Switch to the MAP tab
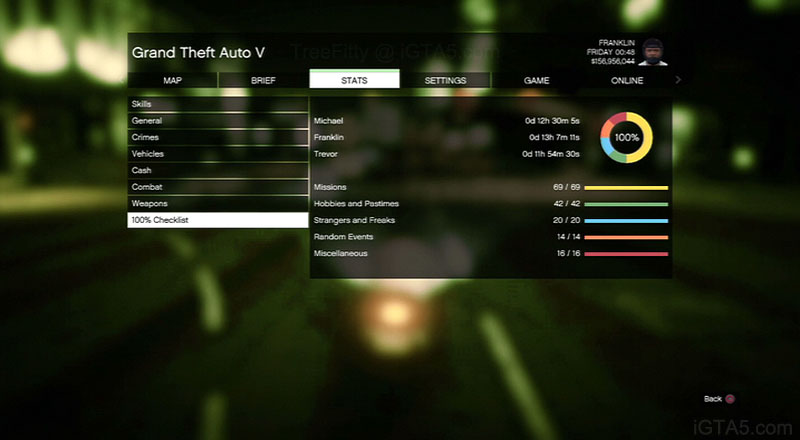 click(172, 80)
